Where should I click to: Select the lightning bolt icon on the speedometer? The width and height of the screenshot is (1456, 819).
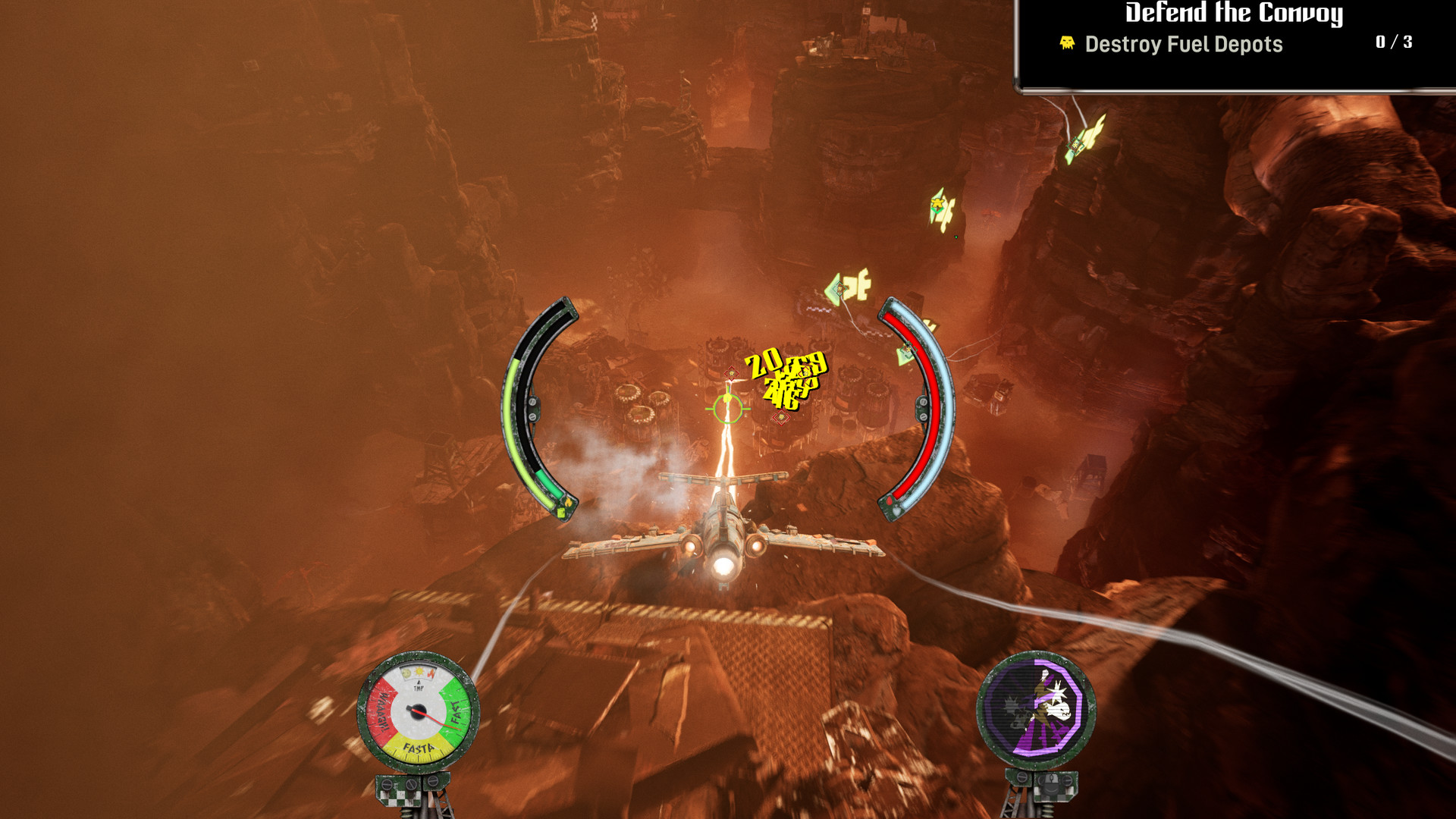pyautogui.click(x=432, y=673)
